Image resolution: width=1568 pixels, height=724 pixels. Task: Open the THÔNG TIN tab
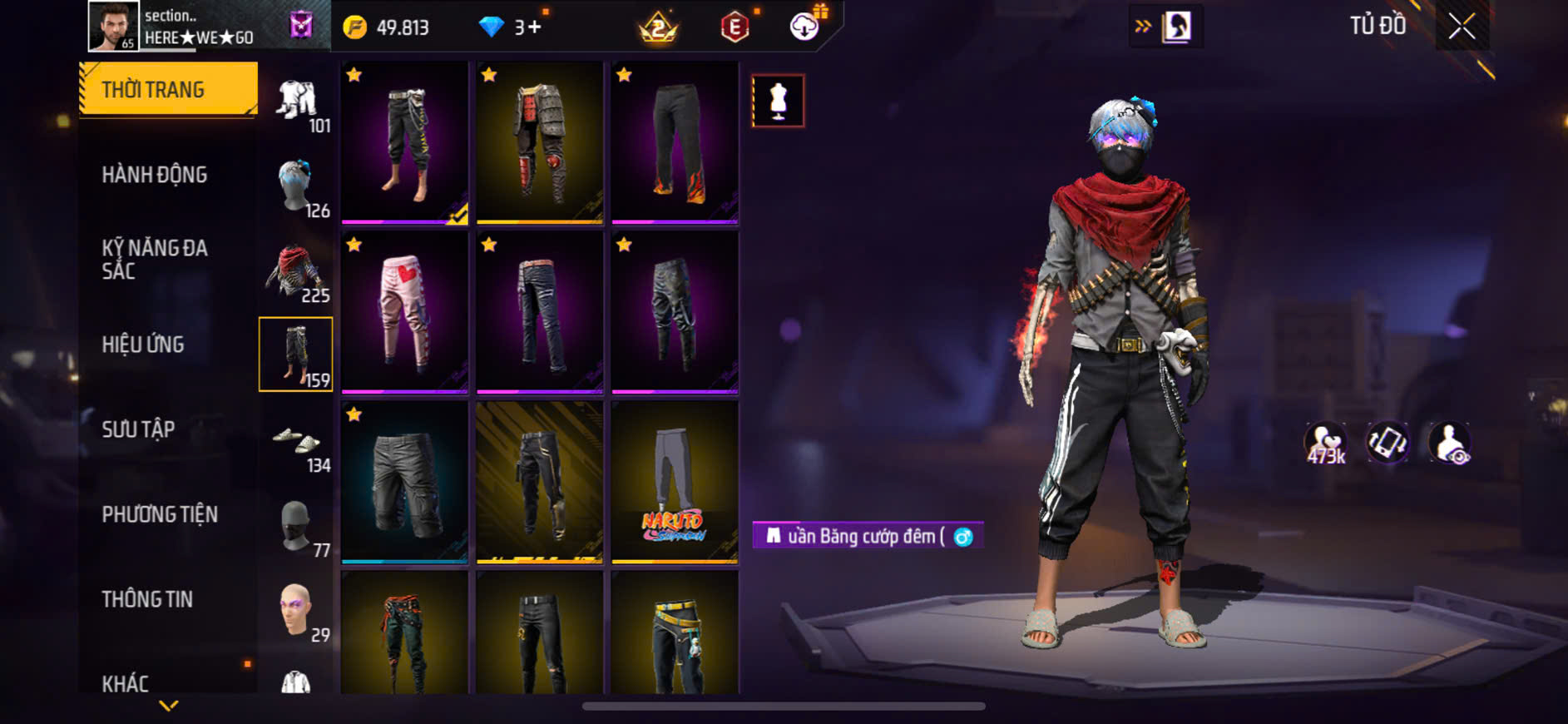(x=147, y=599)
